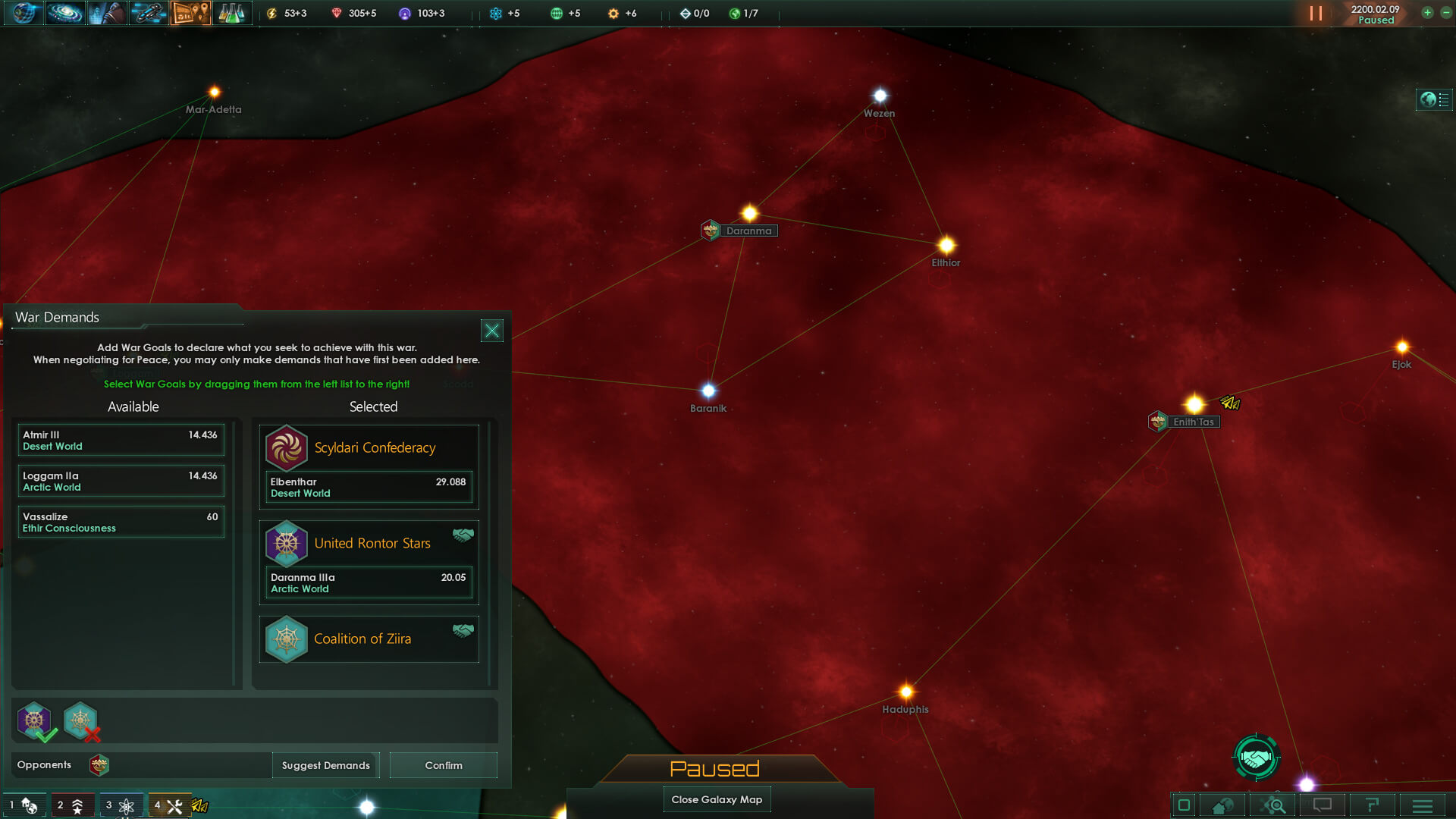Select outliner tab 2 with the star icon
Viewport: 1456px width, 819px height.
click(74, 806)
